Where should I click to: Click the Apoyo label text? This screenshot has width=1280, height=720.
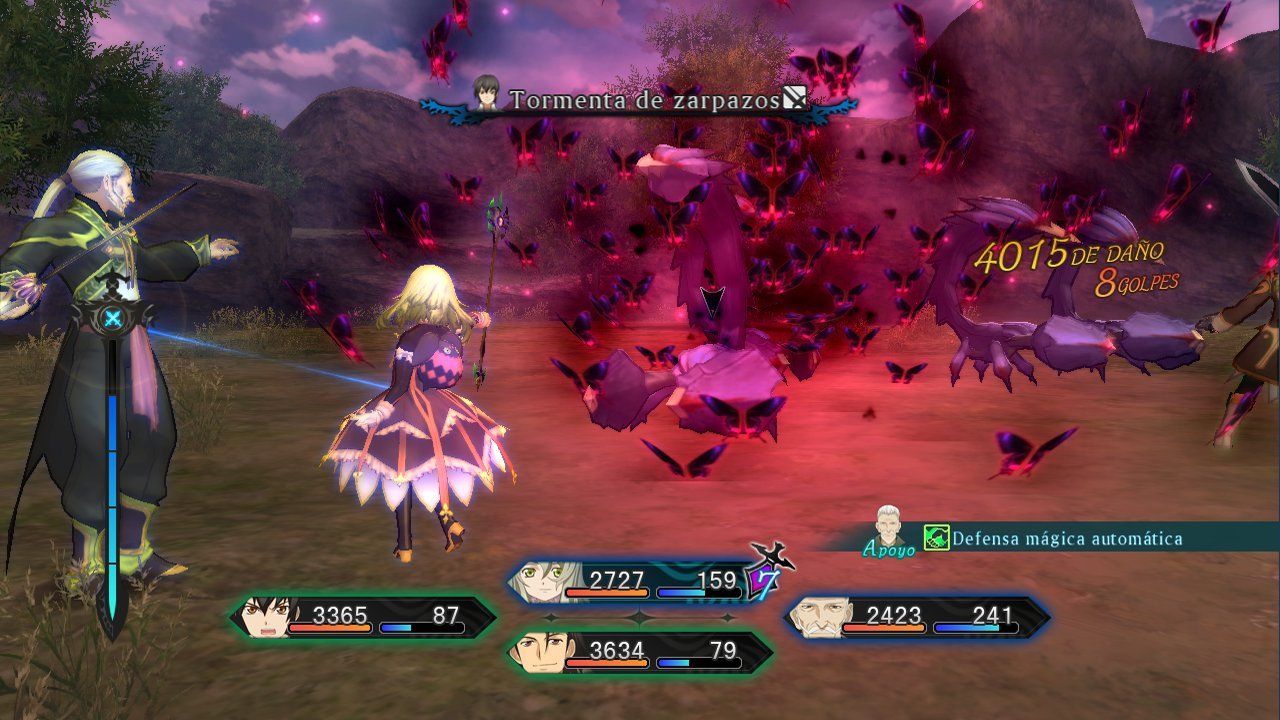(x=881, y=548)
